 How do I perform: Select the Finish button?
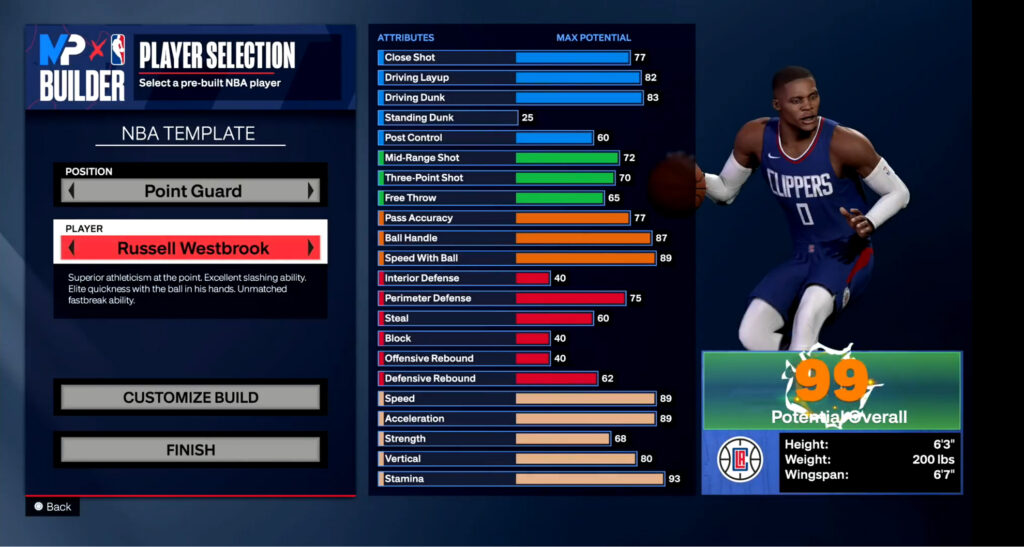tap(190, 450)
